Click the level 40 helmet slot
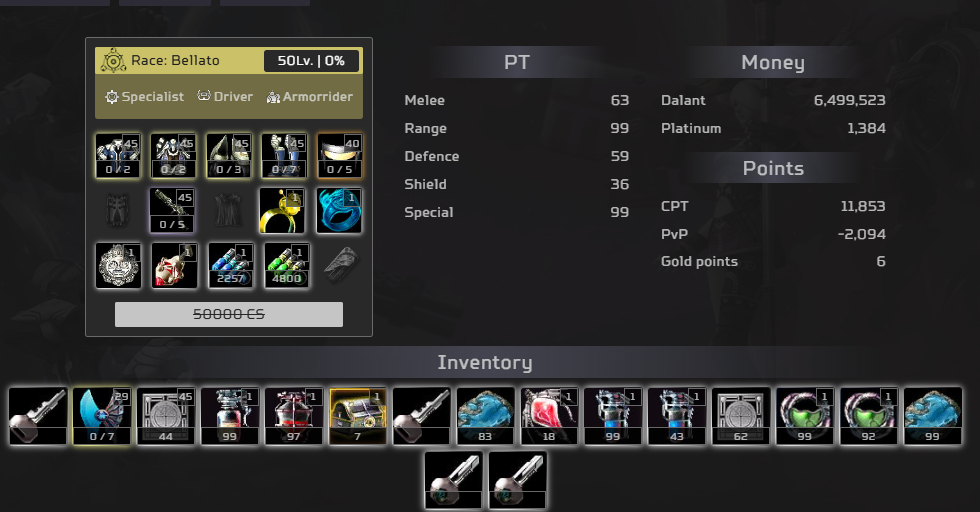The image size is (980, 512). (x=339, y=155)
